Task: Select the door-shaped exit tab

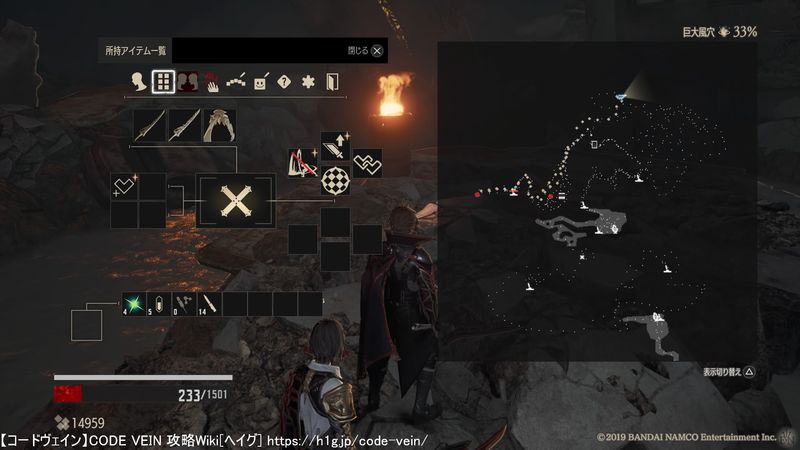Action: [332, 82]
